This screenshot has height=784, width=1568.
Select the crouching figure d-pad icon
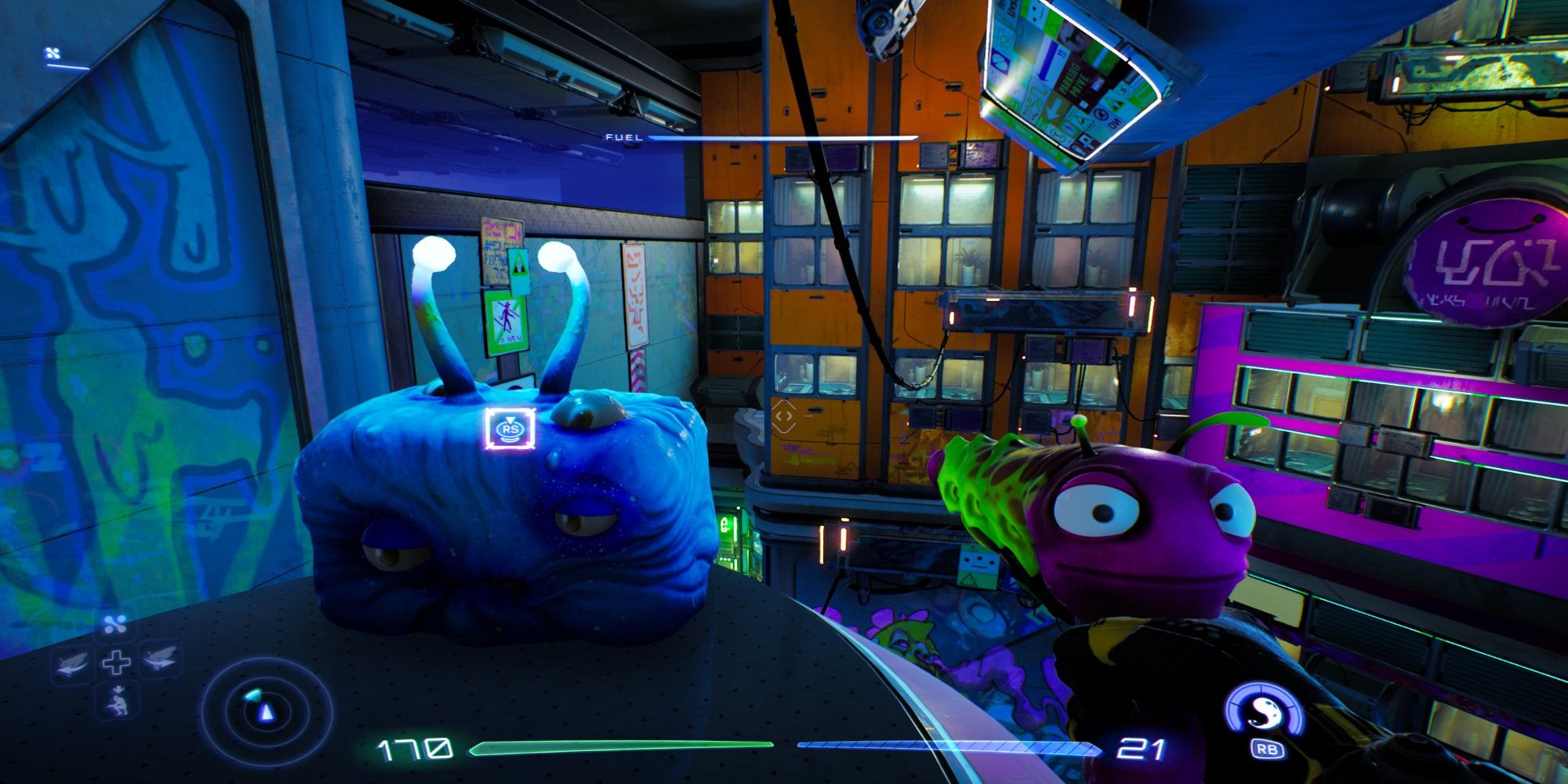[x=119, y=700]
